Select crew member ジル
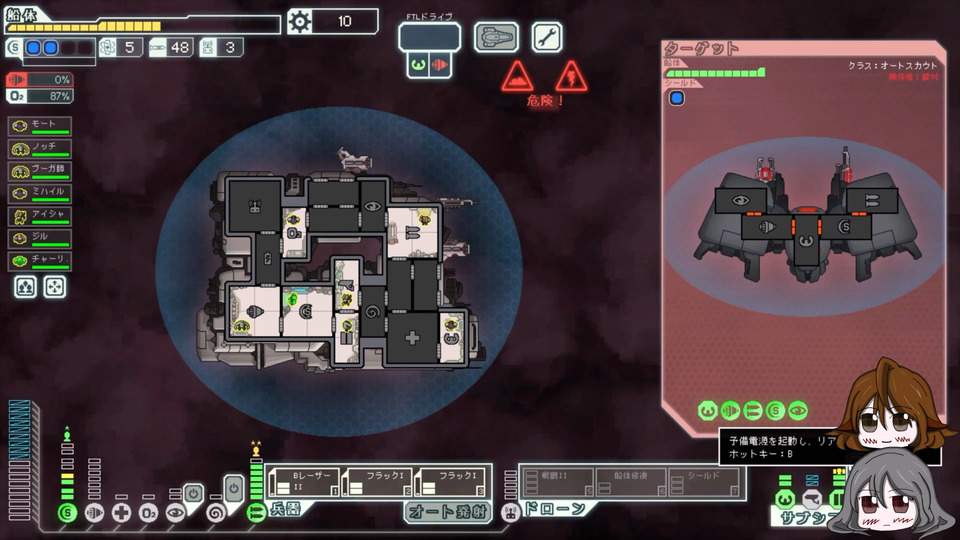Image resolution: width=960 pixels, height=540 pixels. (x=40, y=238)
